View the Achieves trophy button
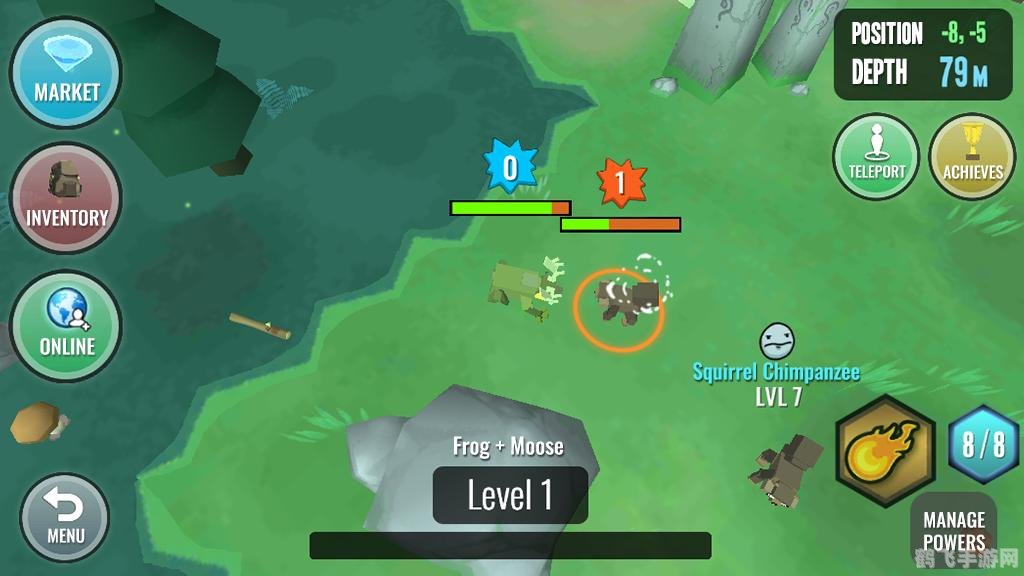Viewport: 1024px width, 576px height. 972,157
